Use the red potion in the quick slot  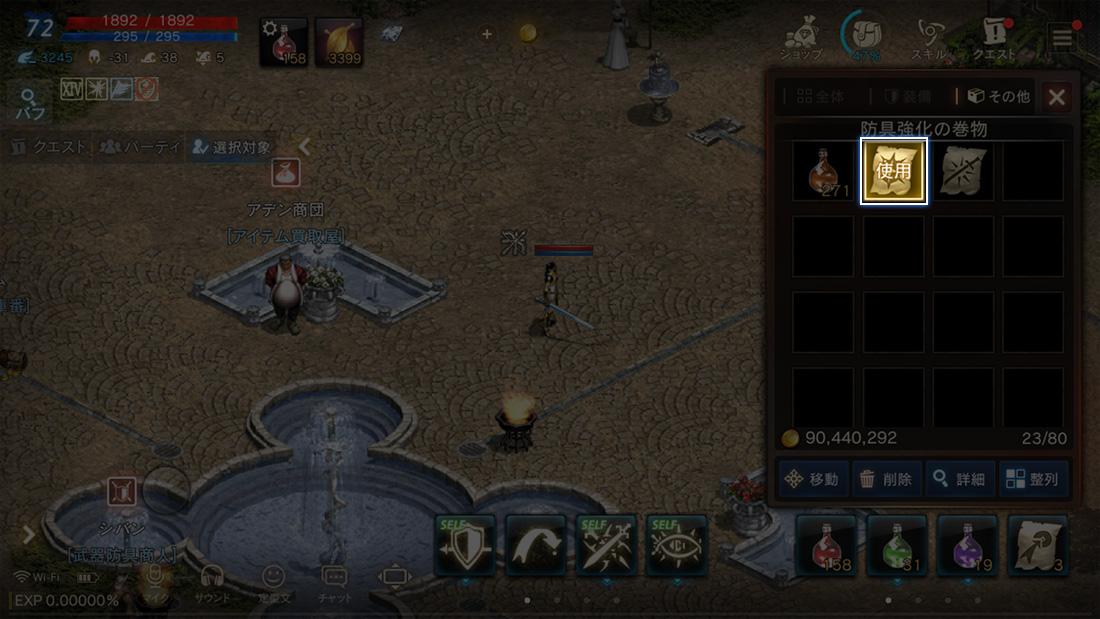(x=826, y=546)
